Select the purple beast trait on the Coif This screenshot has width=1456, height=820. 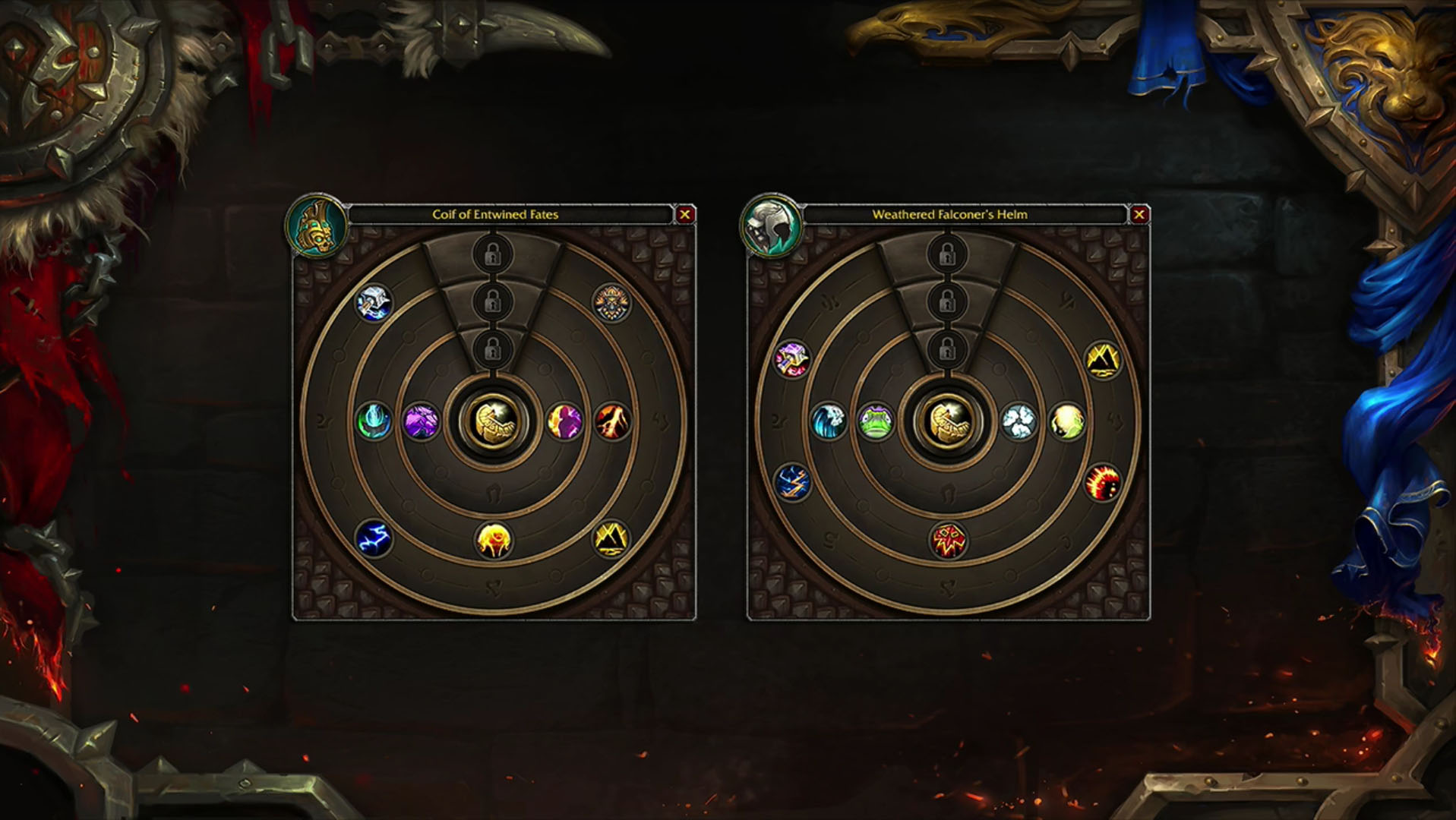coord(421,421)
